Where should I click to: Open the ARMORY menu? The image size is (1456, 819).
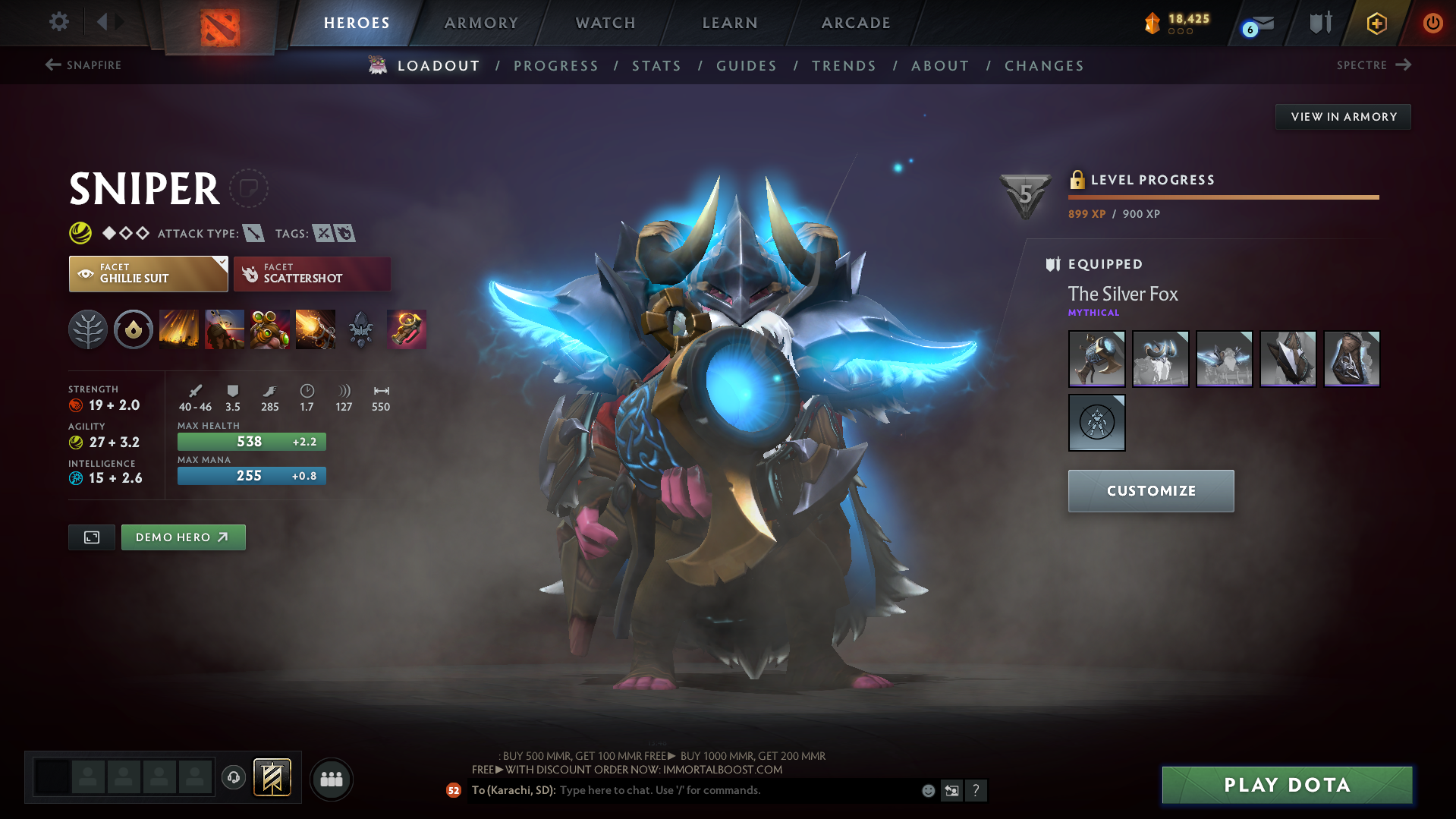tap(481, 23)
